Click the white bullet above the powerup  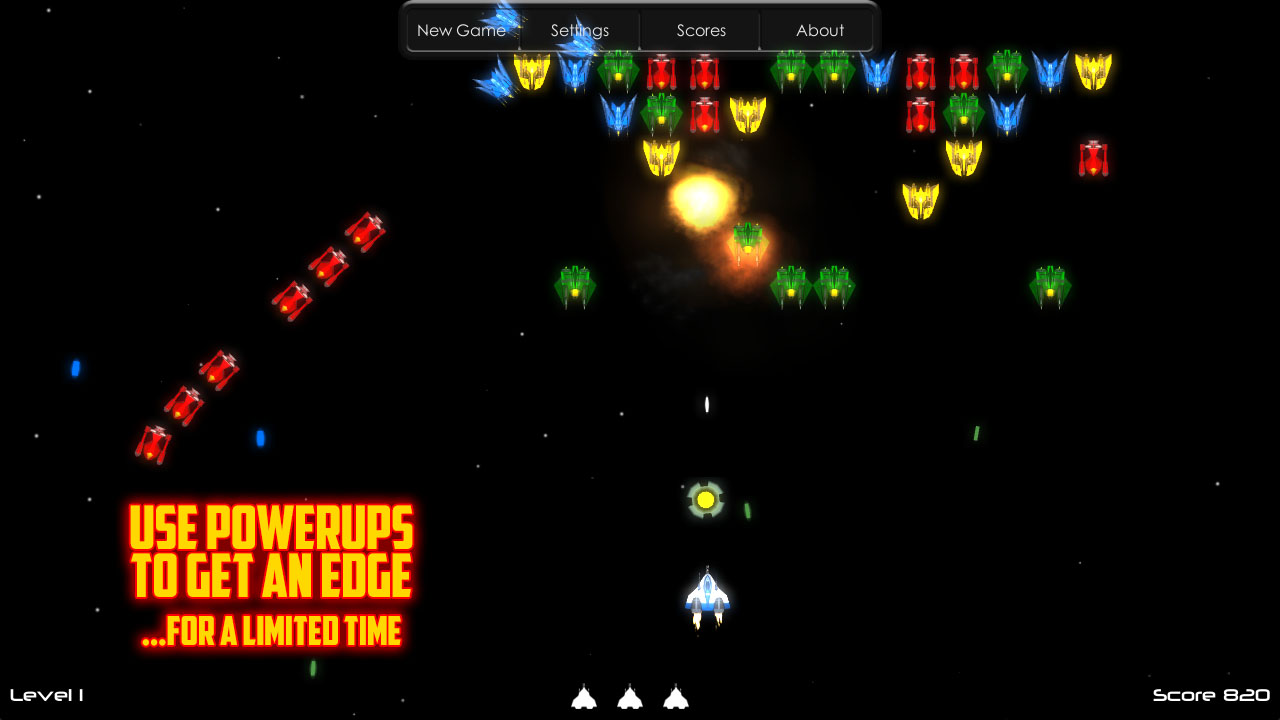[x=707, y=405]
